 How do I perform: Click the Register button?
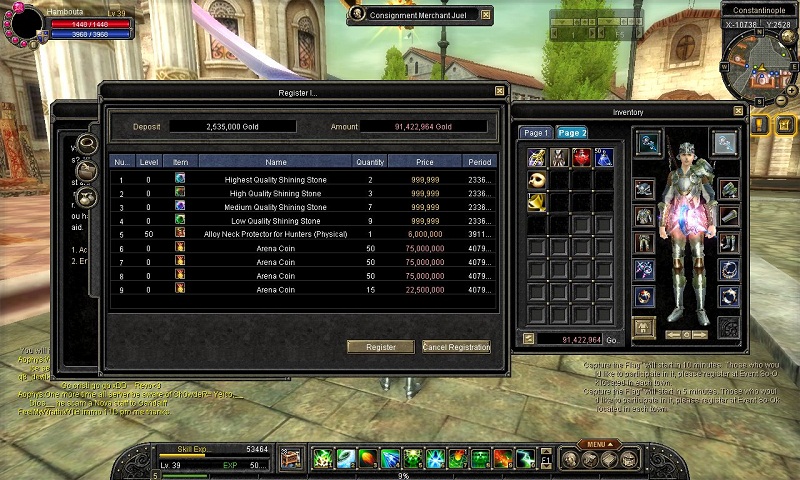(x=380, y=347)
